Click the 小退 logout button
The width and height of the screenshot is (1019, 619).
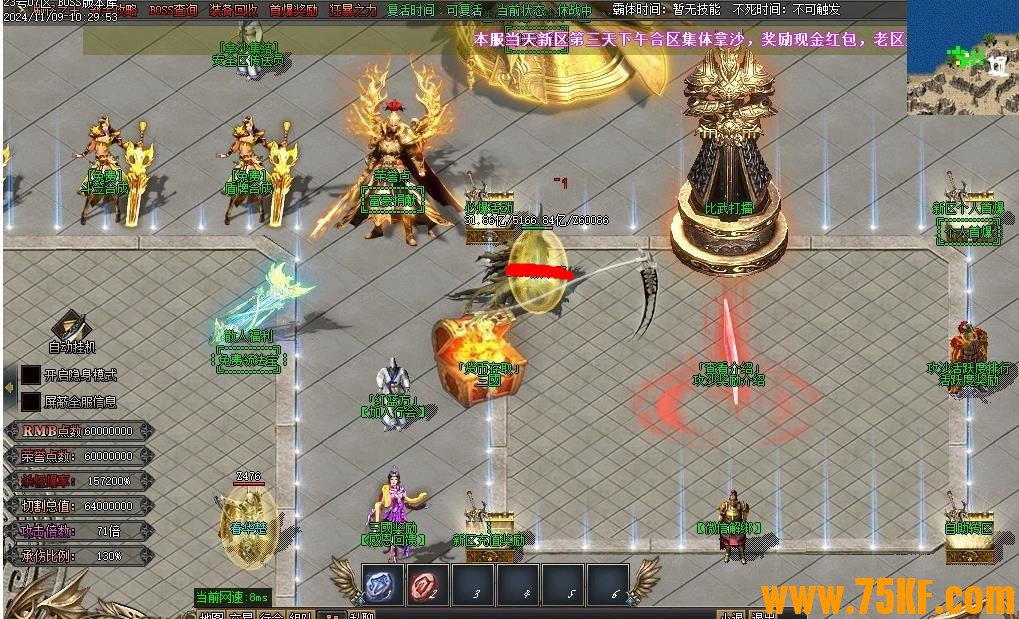(x=733, y=614)
